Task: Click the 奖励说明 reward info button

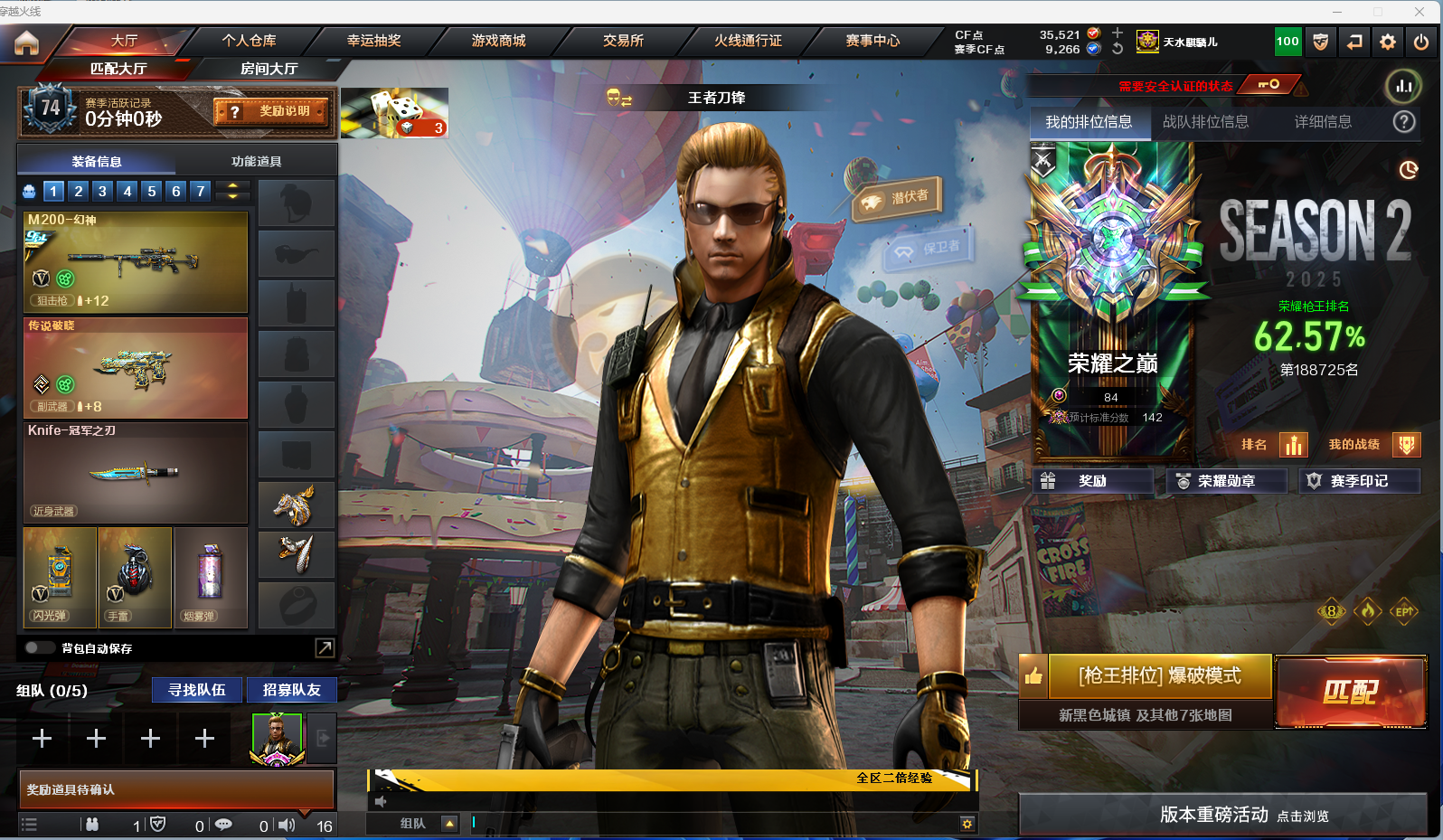Action: 272,111
